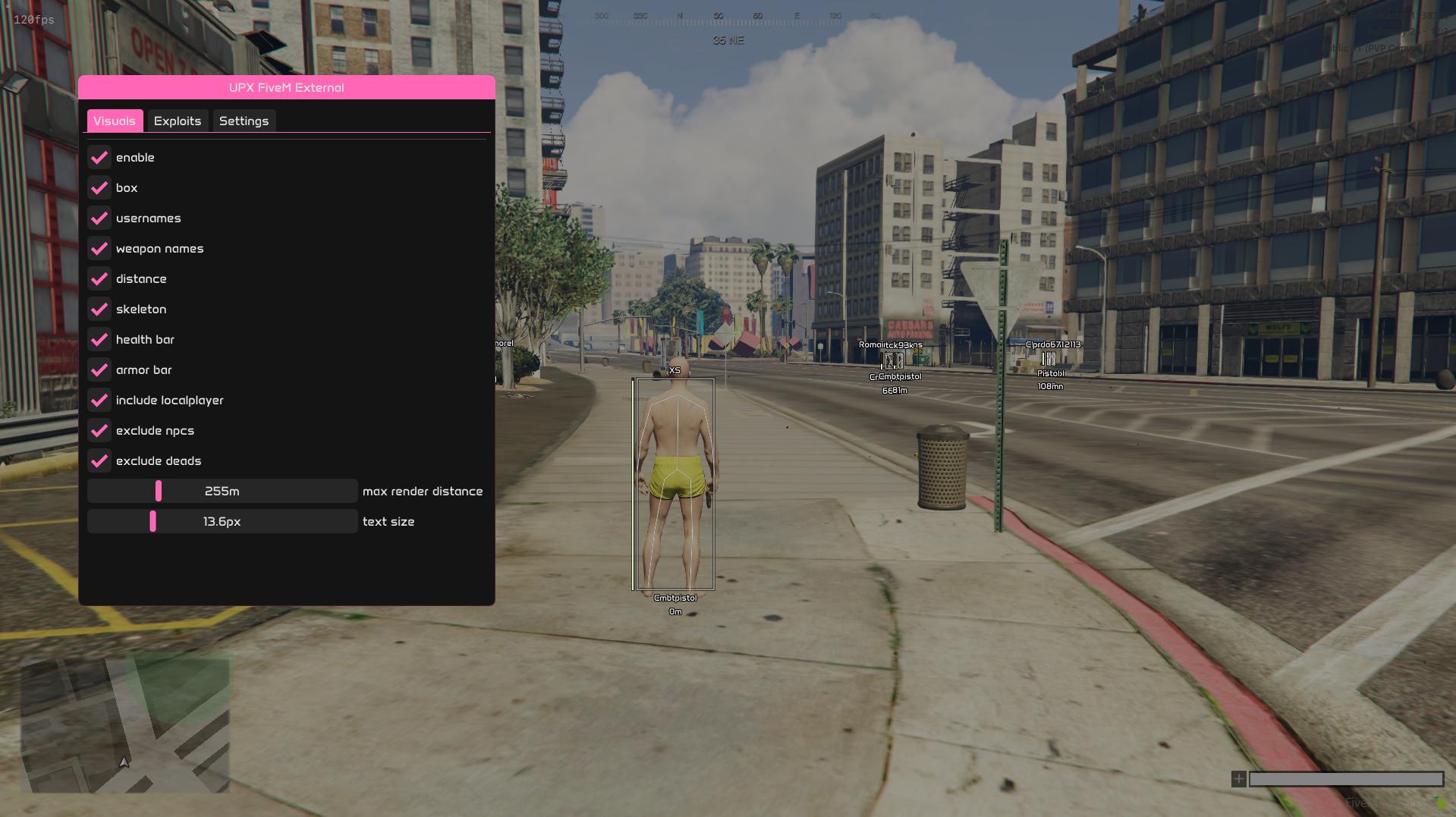Disable the weapon names checkbox

click(99, 249)
